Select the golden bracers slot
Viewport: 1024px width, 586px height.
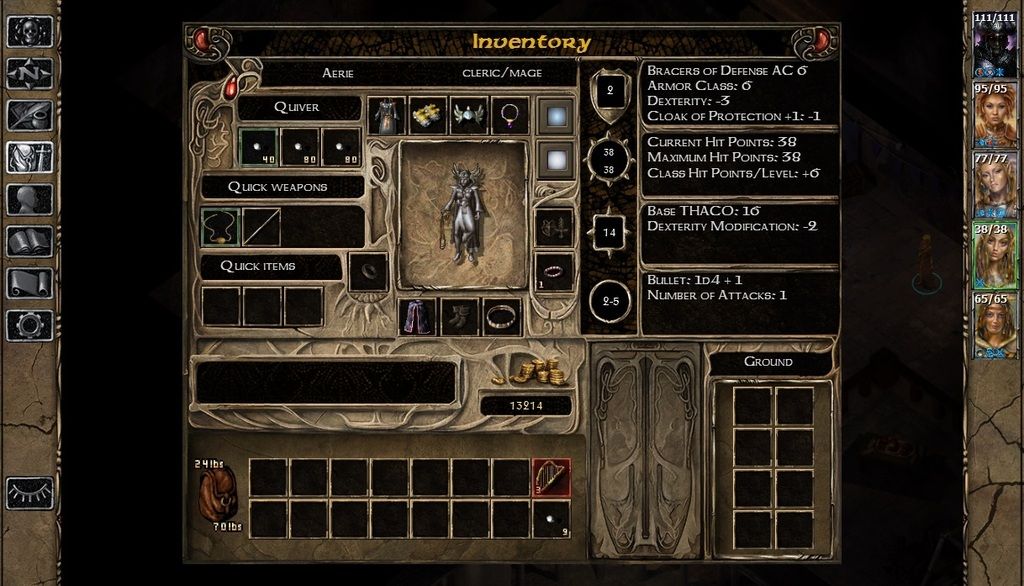427,116
